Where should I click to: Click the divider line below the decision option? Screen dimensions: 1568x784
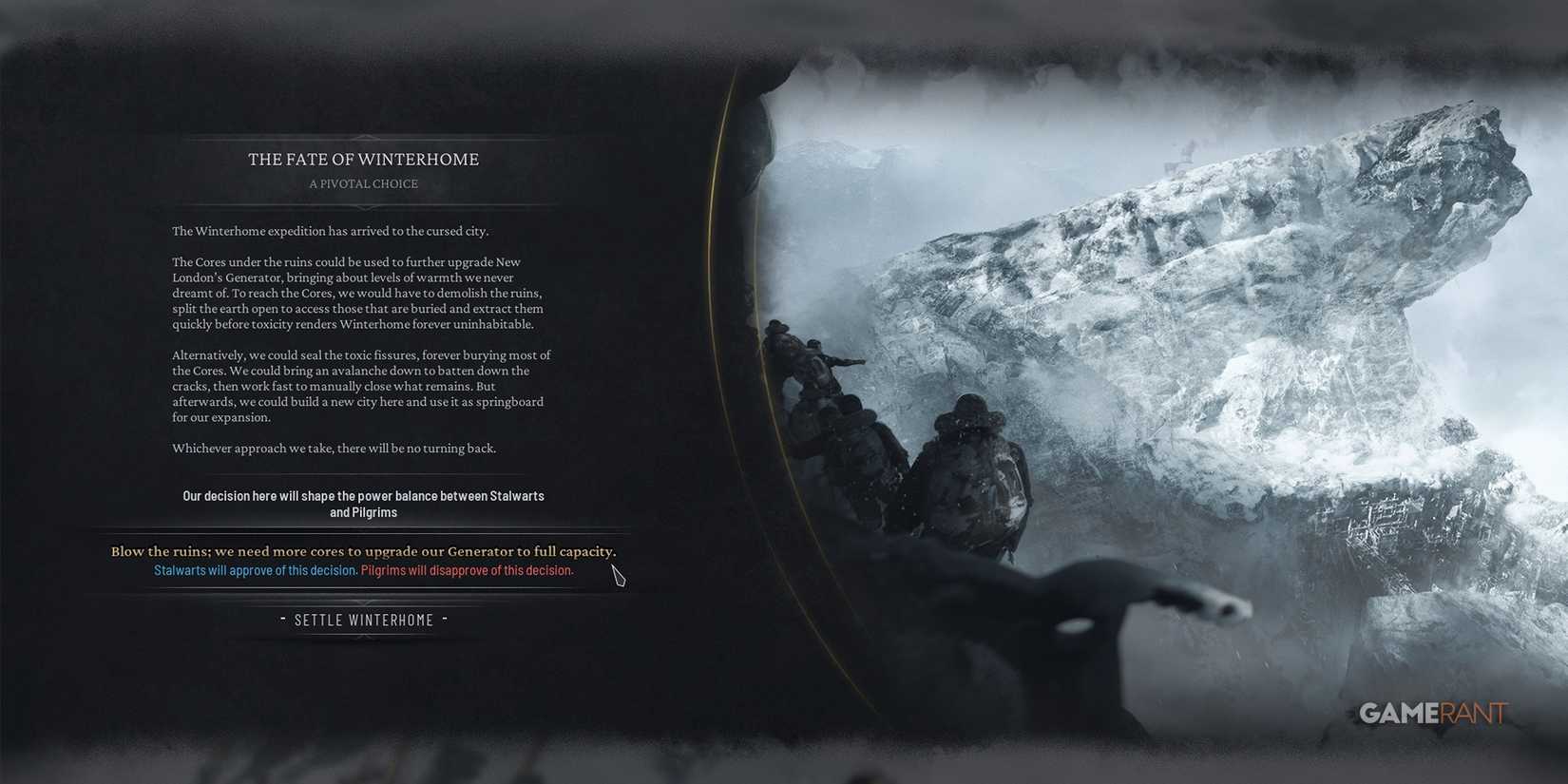pyautogui.click(x=364, y=591)
